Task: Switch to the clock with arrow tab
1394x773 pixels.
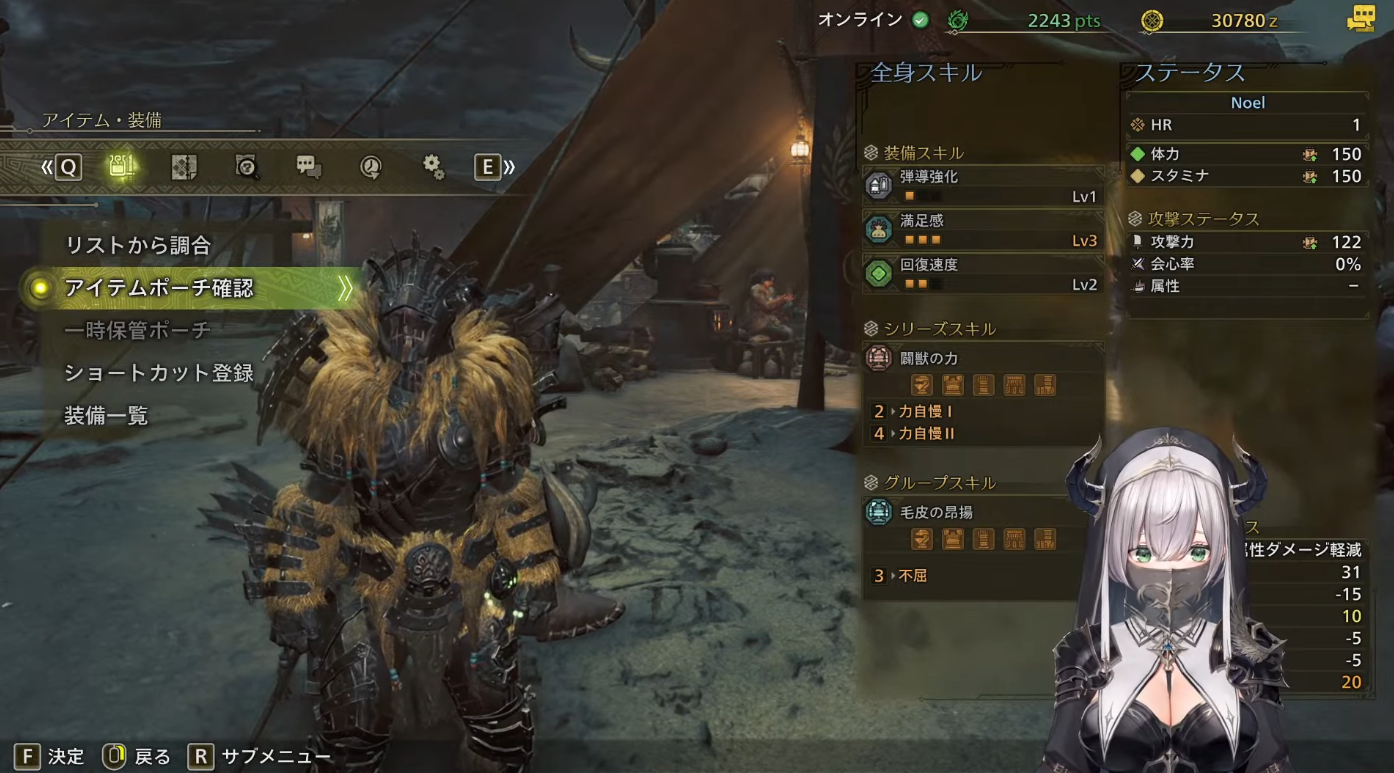Action: coord(371,167)
